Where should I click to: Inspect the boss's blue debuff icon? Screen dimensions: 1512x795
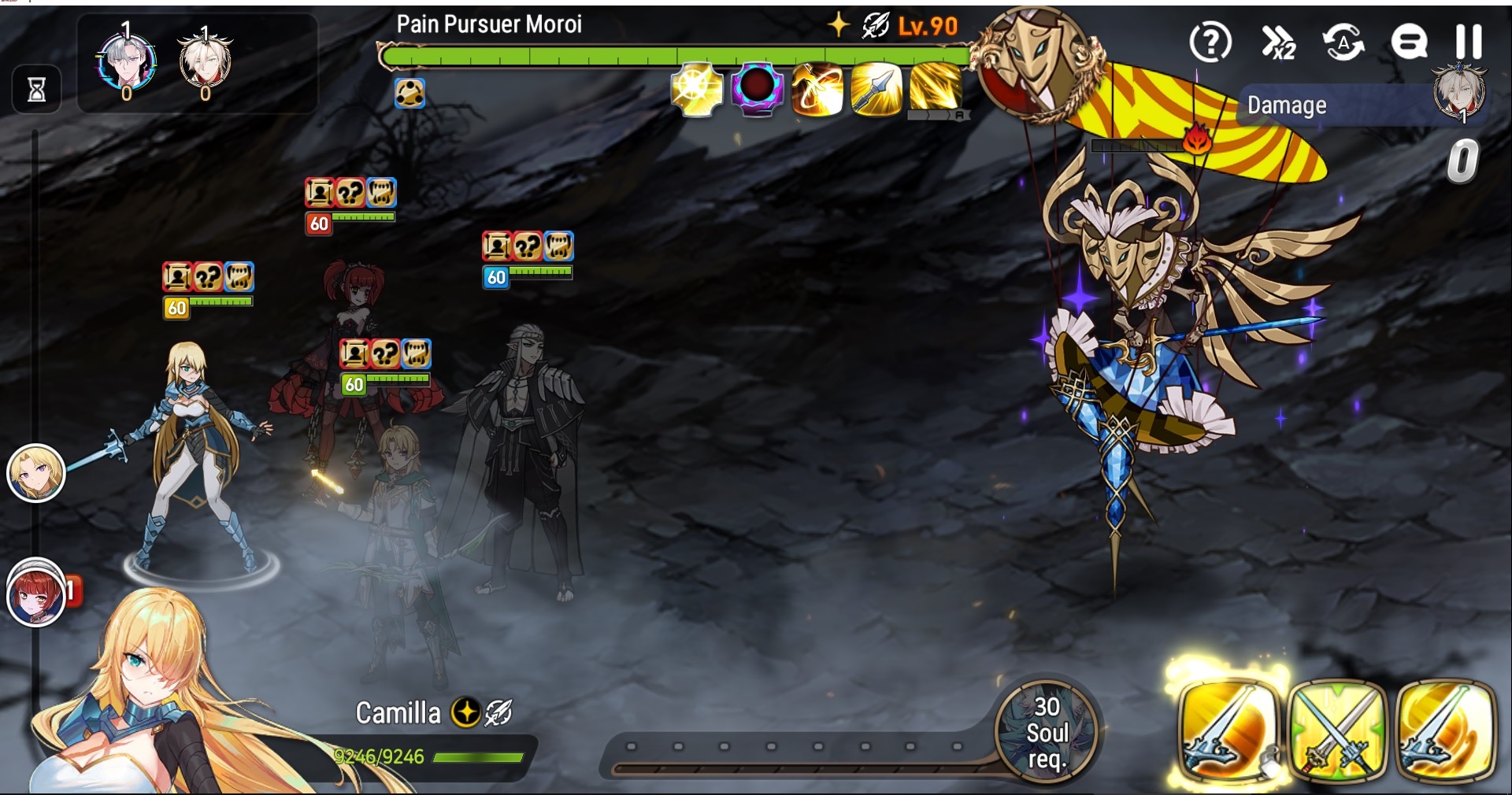click(409, 94)
